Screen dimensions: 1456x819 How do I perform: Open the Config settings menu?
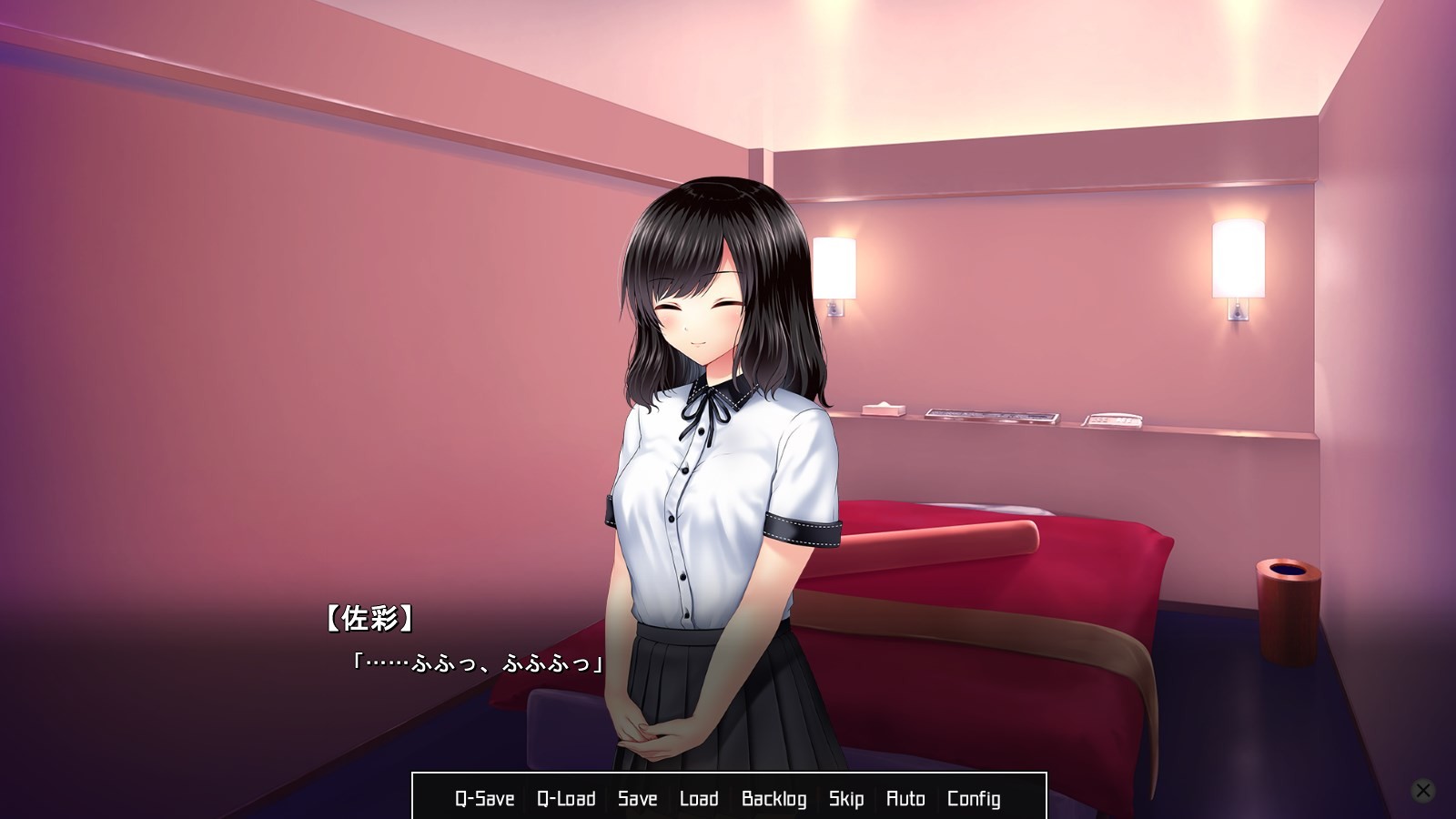[974, 798]
